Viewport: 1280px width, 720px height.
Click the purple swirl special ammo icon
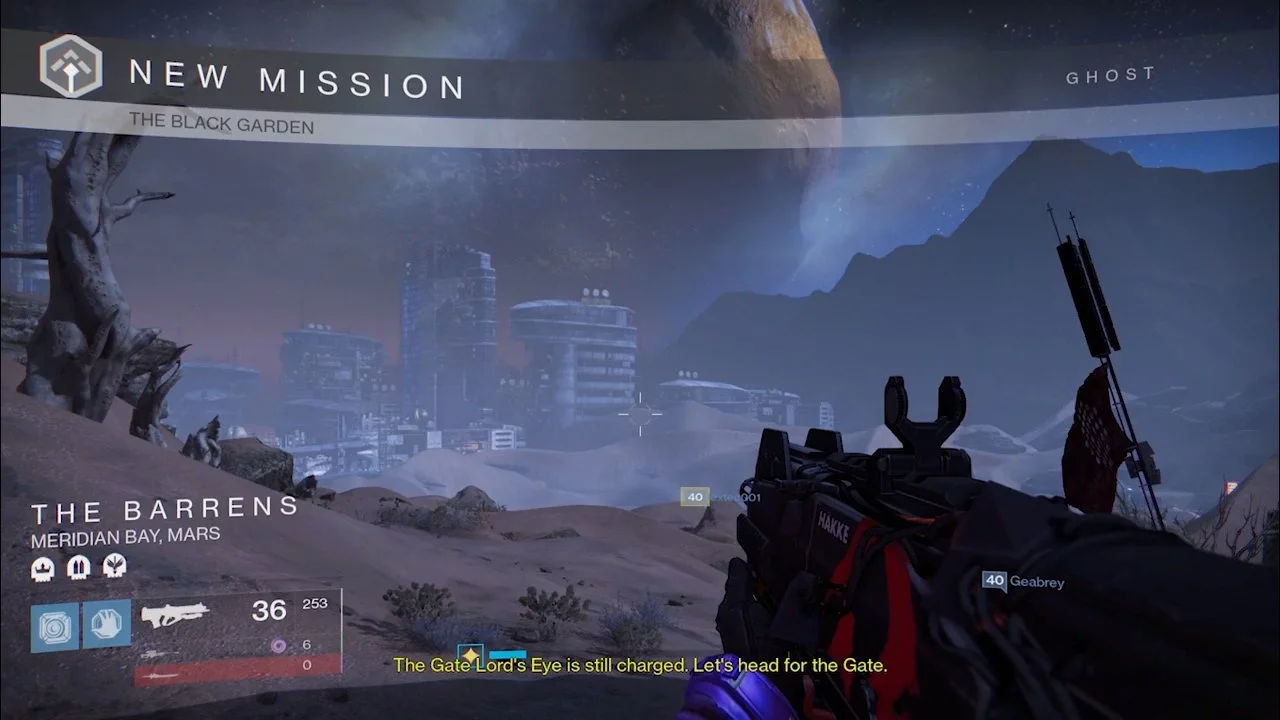click(279, 646)
